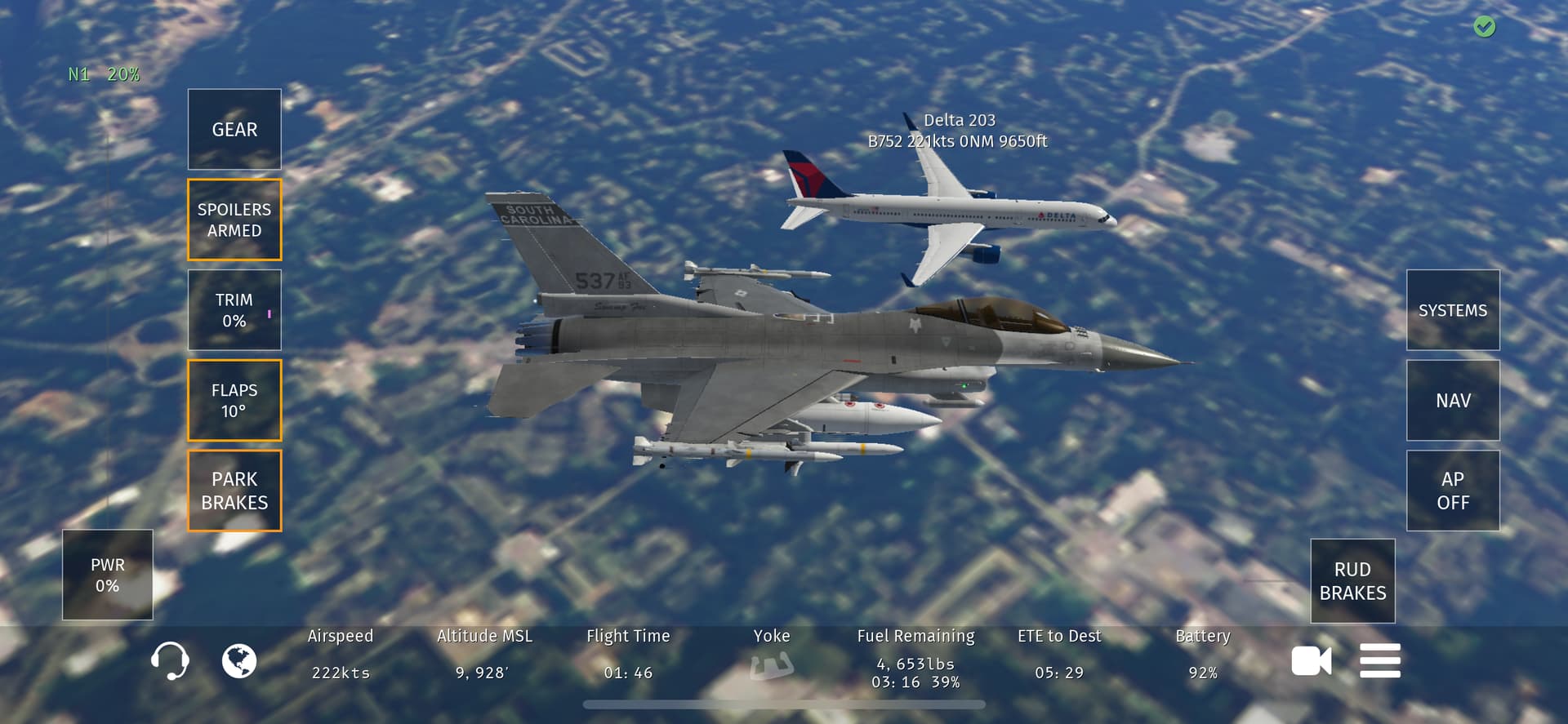This screenshot has width=1568, height=724.
Task: Open the headset ATC communications icon
Action: [x=170, y=660]
